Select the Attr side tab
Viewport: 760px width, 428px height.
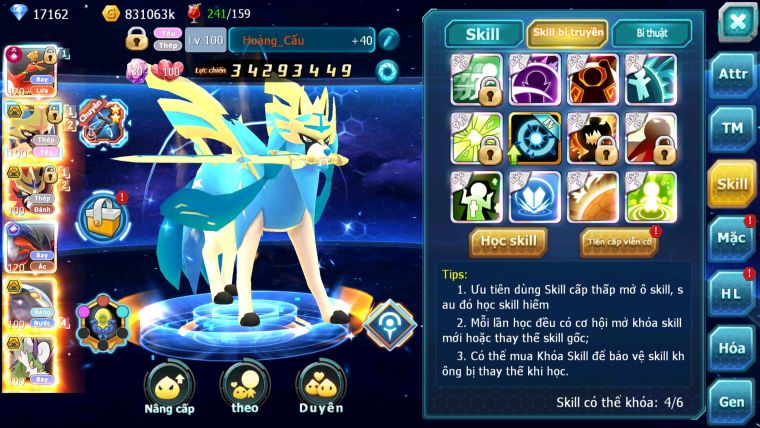point(733,76)
